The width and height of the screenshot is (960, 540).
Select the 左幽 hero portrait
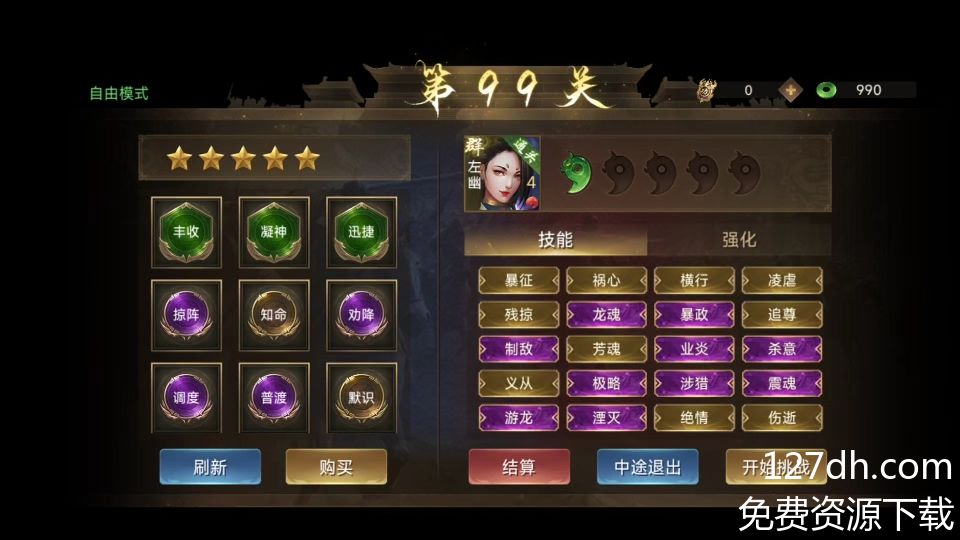pos(502,174)
